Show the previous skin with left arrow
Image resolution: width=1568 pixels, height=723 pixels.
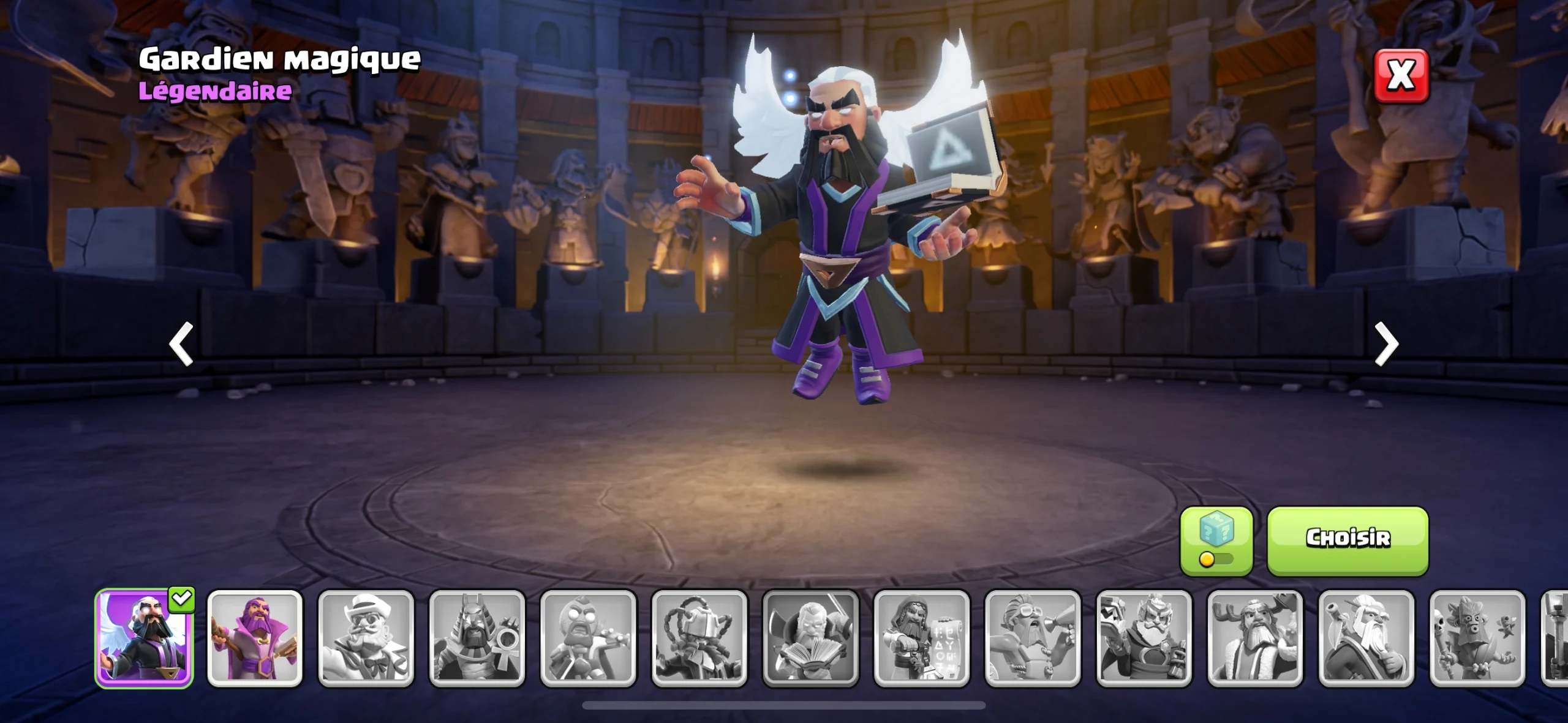point(181,344)
